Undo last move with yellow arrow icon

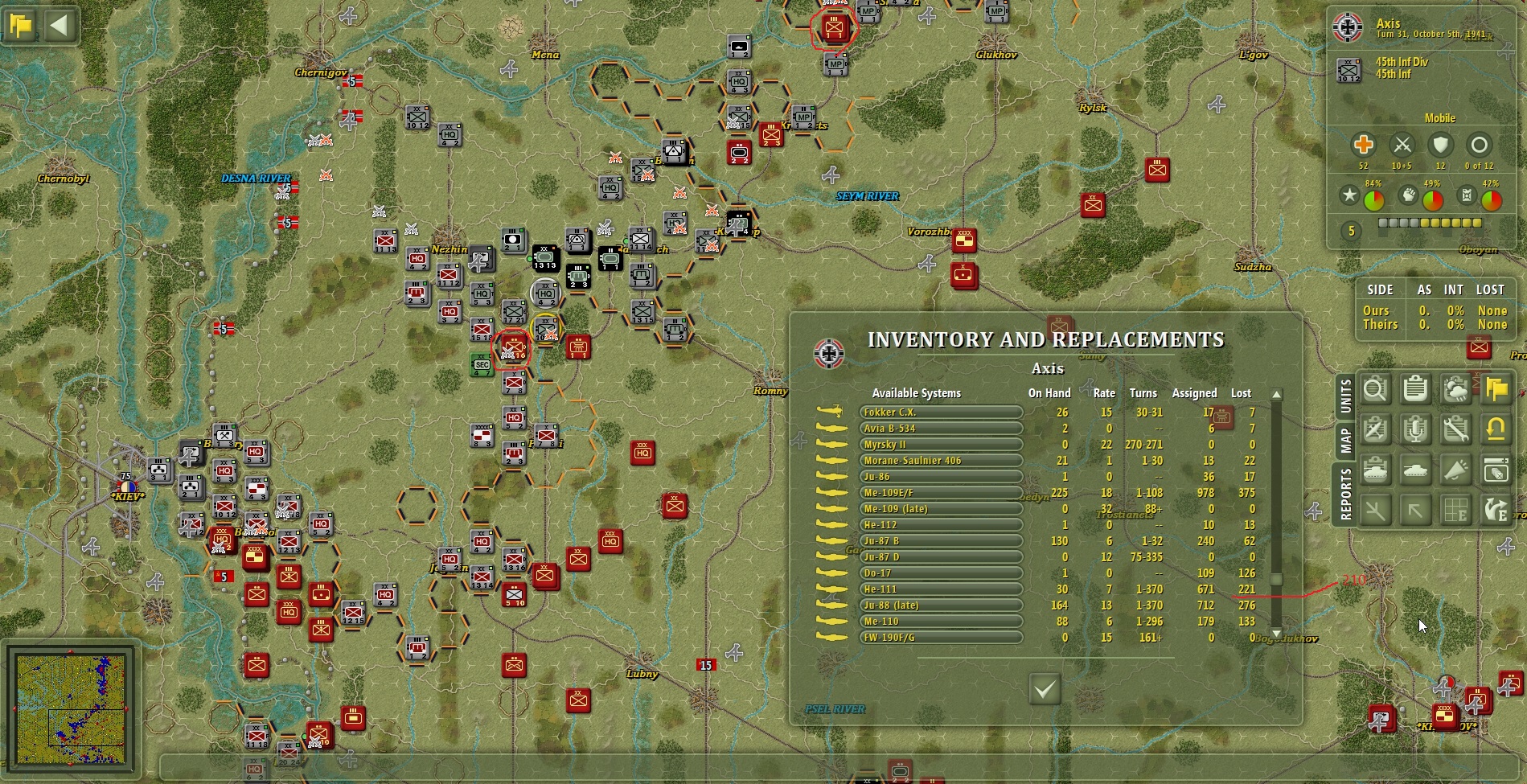click(x=1496, y=430)
